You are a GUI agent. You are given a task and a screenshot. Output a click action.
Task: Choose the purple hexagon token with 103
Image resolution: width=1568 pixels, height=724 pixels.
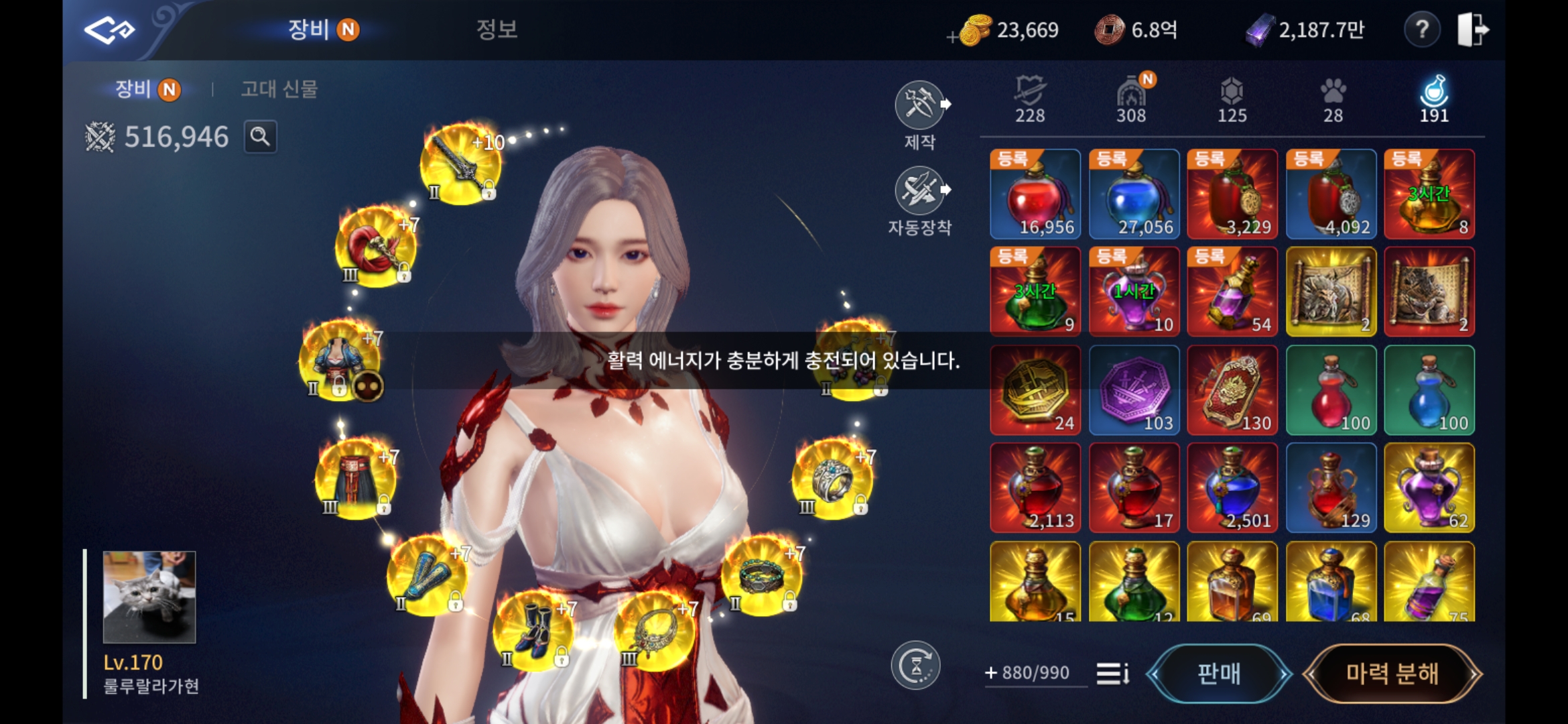(x=1134, y=390)
